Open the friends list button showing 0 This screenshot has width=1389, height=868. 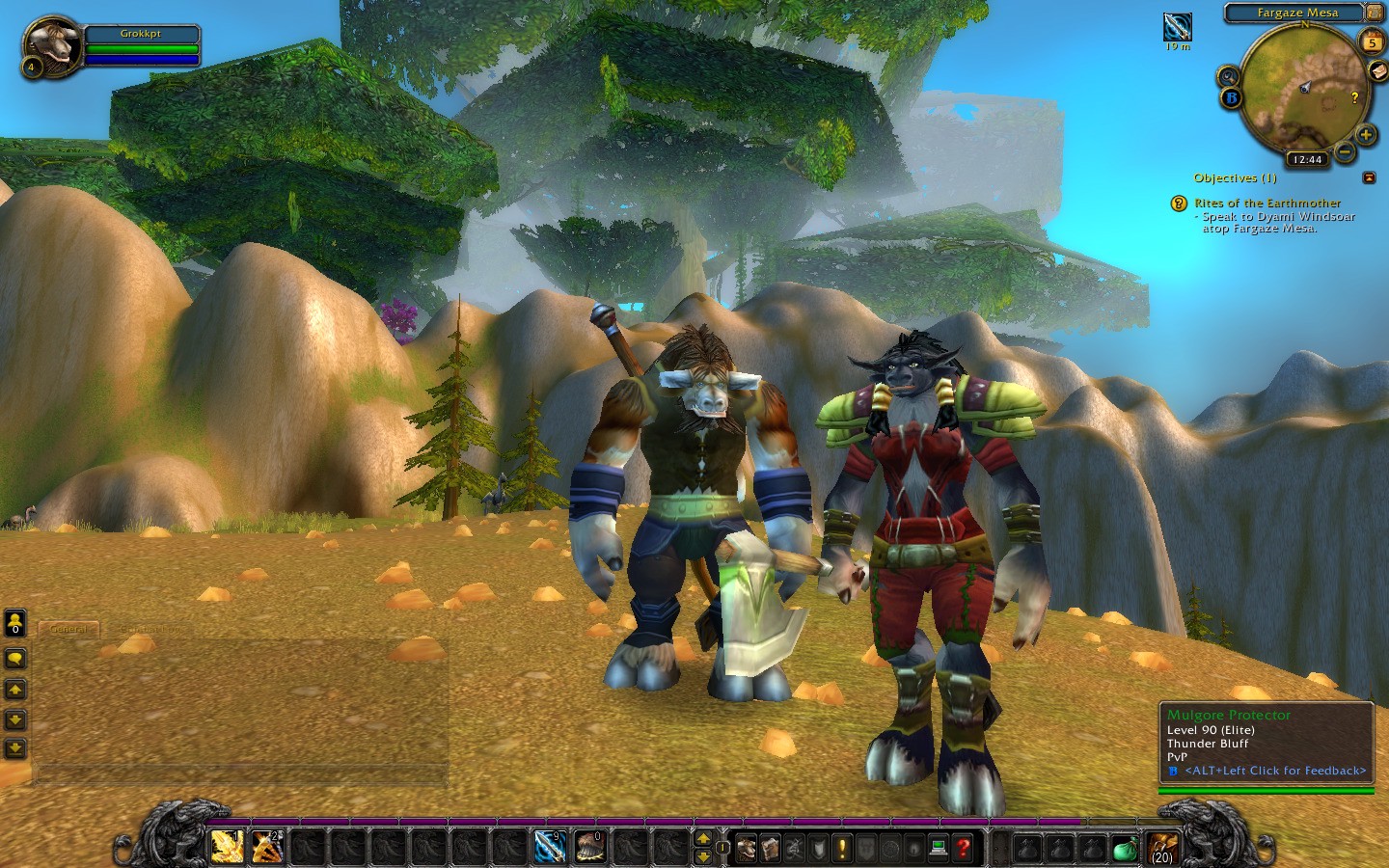pyautogui.click(x=15, y=623)
